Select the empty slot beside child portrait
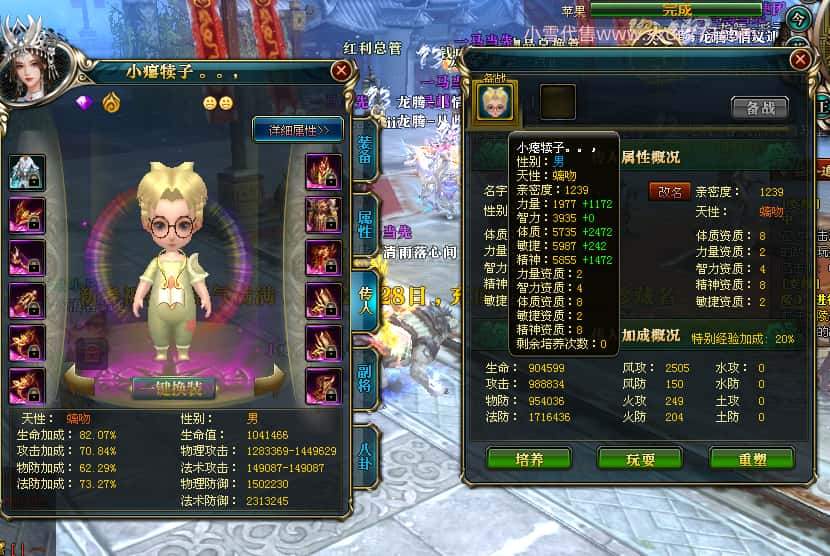This screenshot has height=556, width=830. (558, 103)
